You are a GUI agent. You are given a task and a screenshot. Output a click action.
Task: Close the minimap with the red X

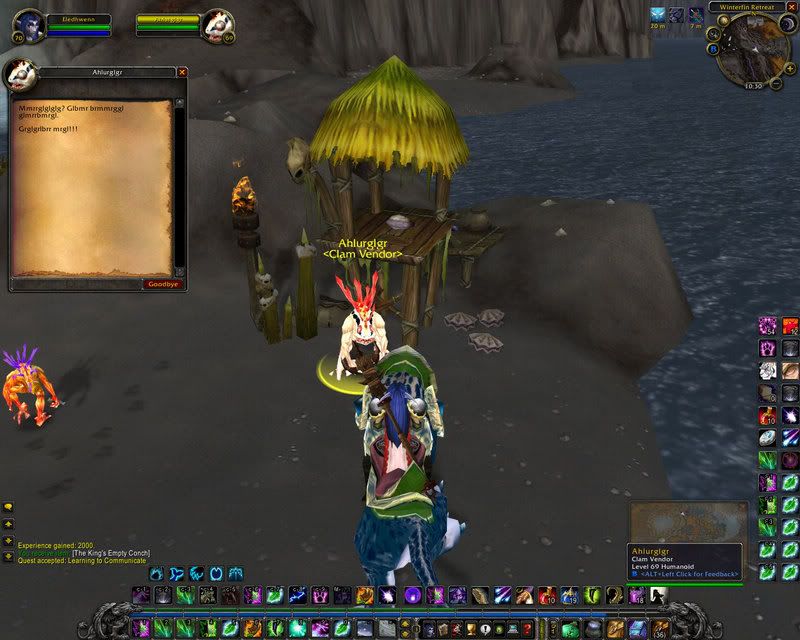pyautogui.click(x=790, y=7)
